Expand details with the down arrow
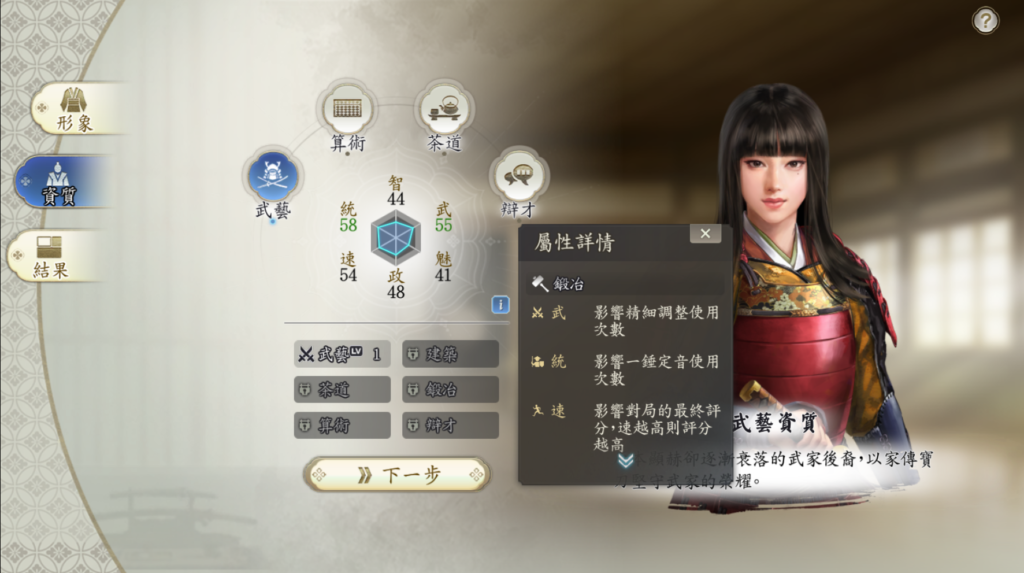 point(626,460)
